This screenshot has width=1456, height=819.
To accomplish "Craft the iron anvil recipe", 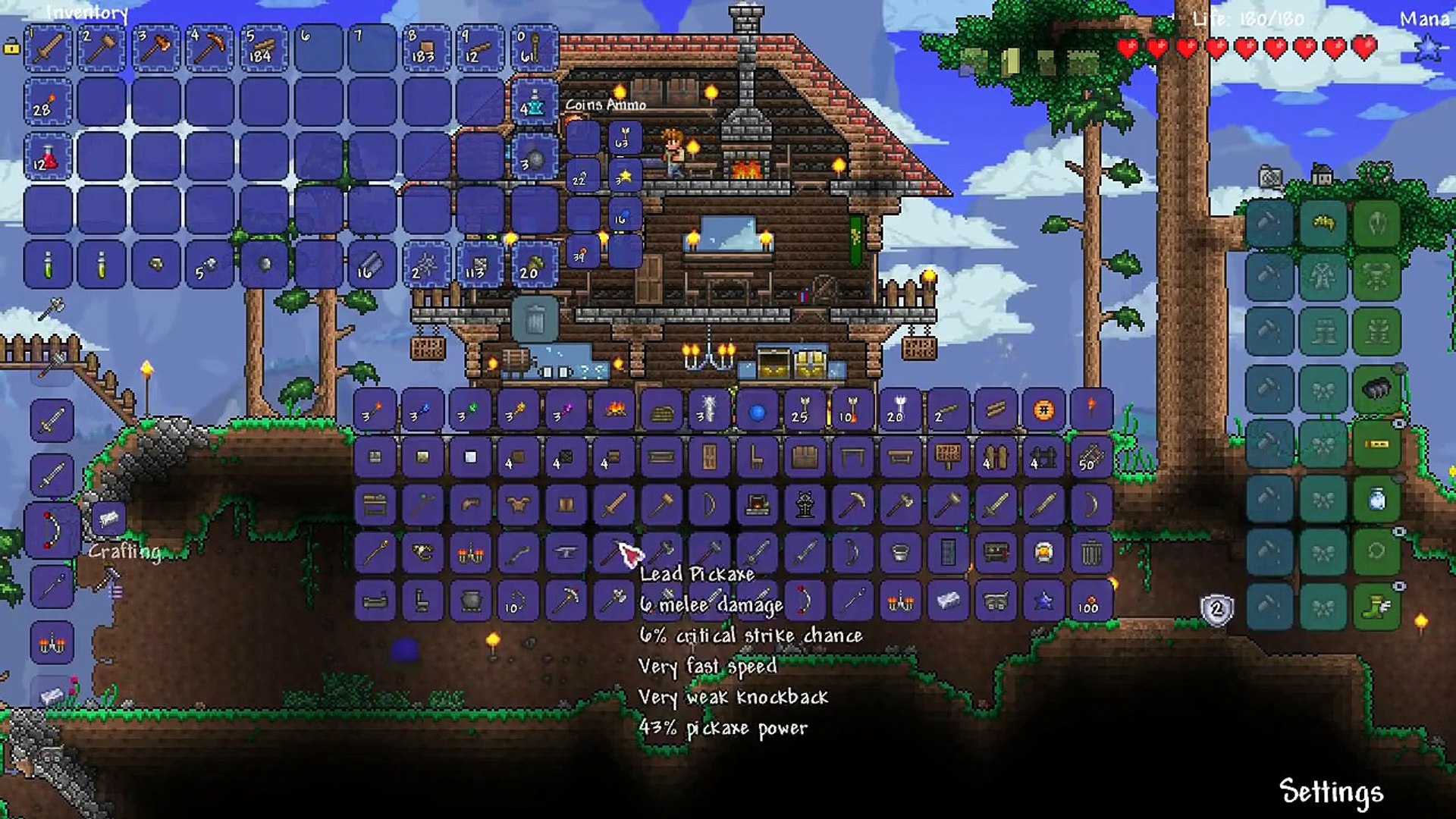I will [566, 553].
